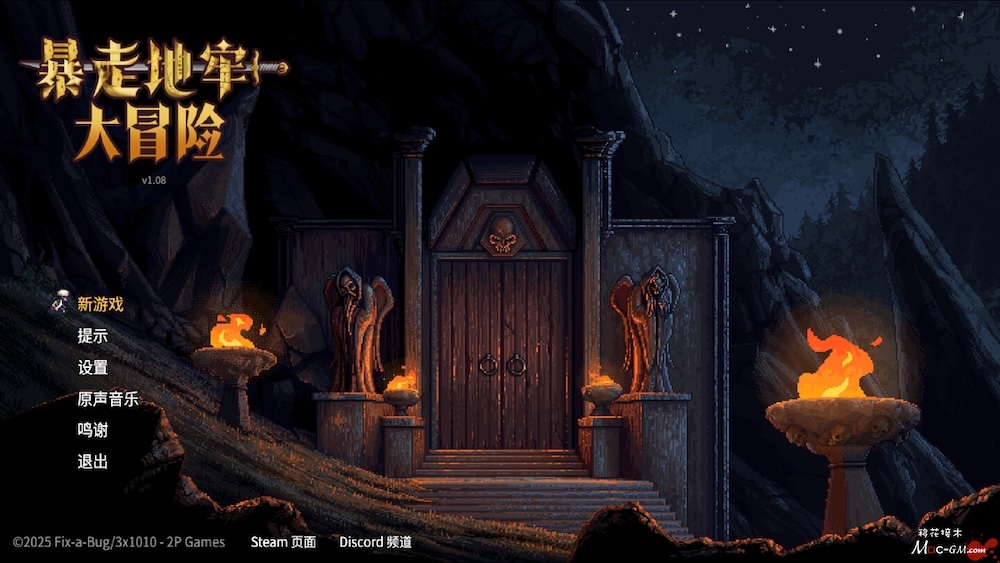The height and width of the screenshot is (563, 1000).
Task: Select 原声音乐 soundtrack option
Action: (x=108, y=399)
